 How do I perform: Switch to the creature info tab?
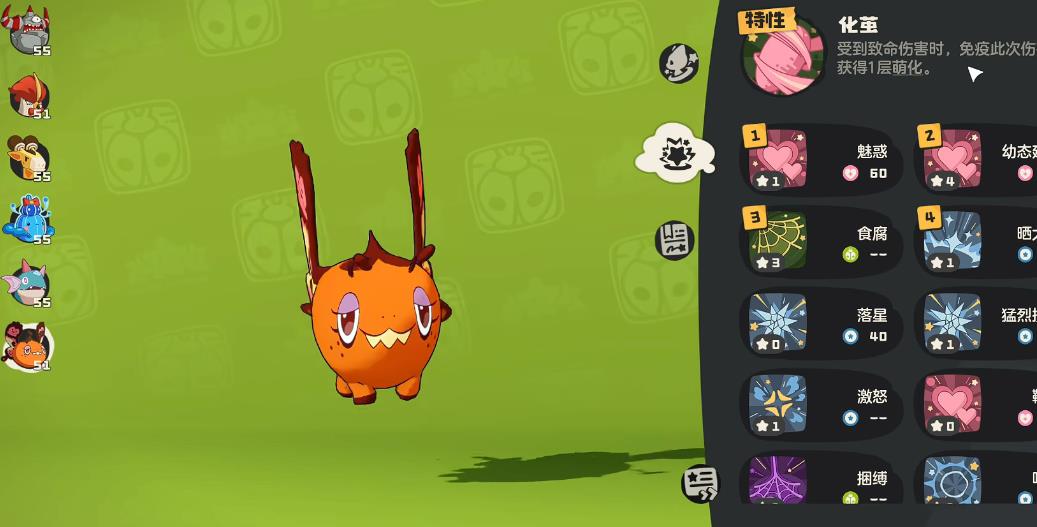(678, 62)
